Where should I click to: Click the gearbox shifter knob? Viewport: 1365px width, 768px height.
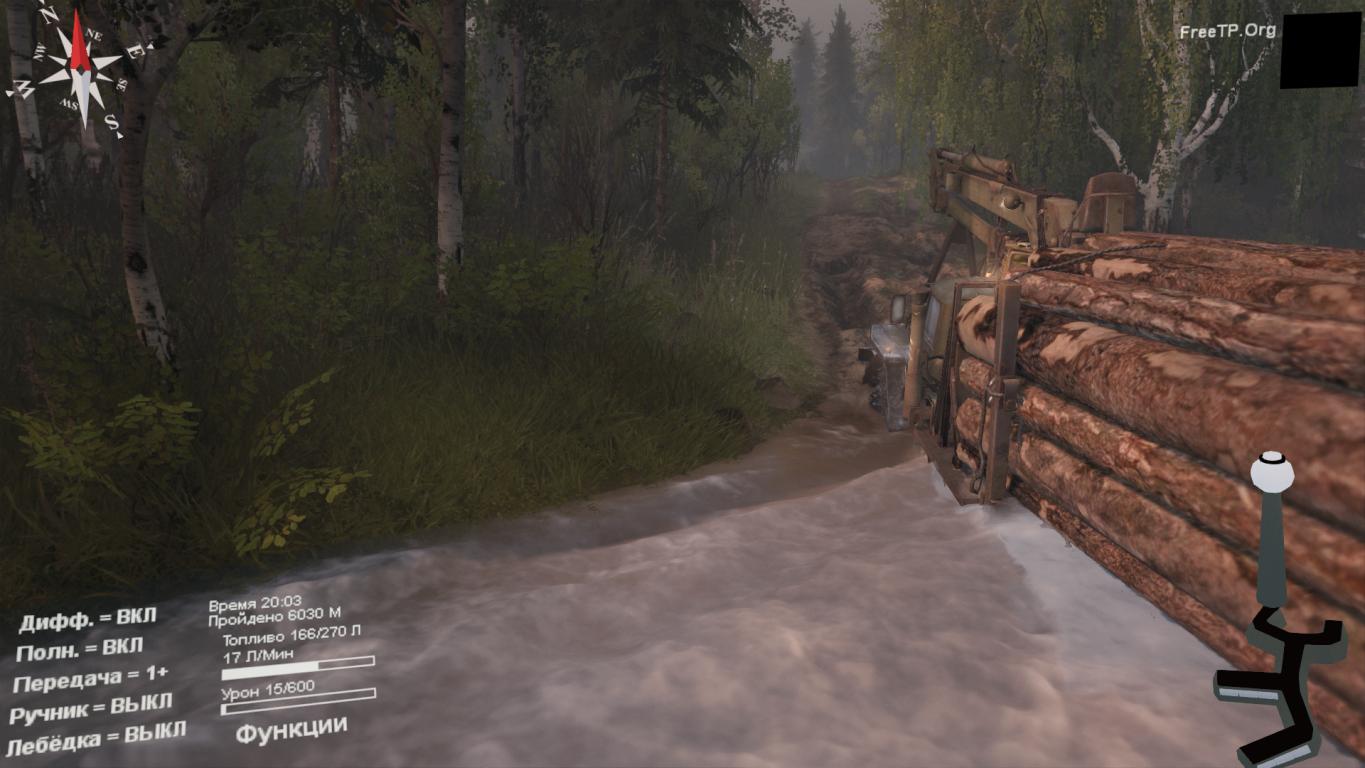tap(1271, 467)
